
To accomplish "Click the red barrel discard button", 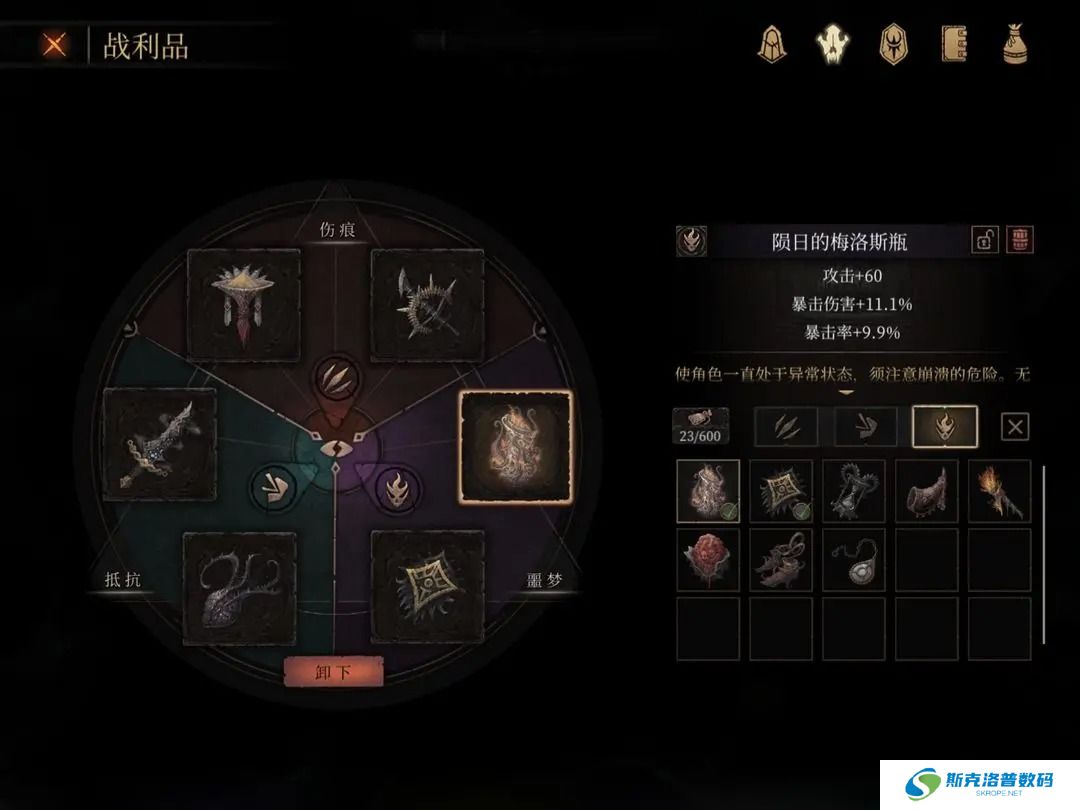I will point(1020,240).
